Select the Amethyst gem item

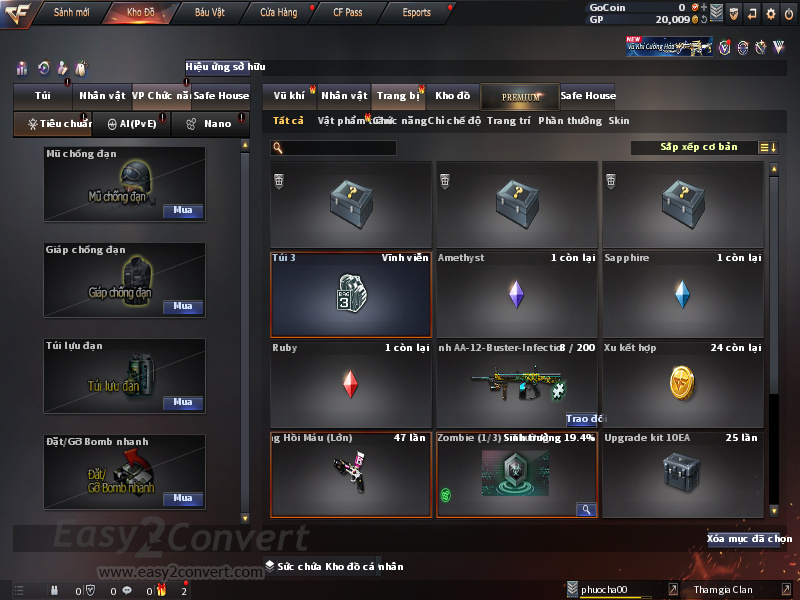click(x=516, y=294)
